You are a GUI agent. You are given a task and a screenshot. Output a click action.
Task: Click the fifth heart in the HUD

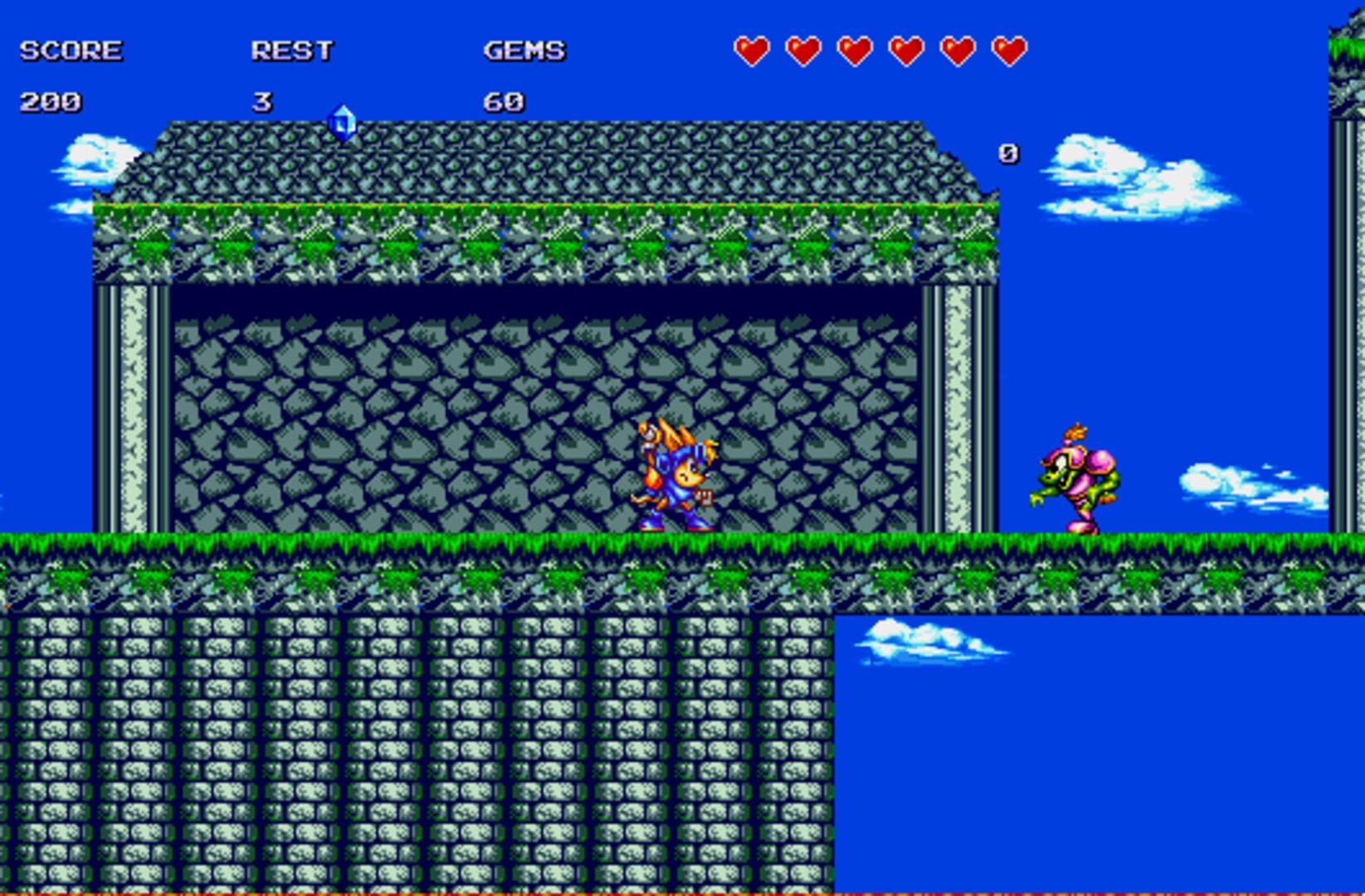click(957, 50)
